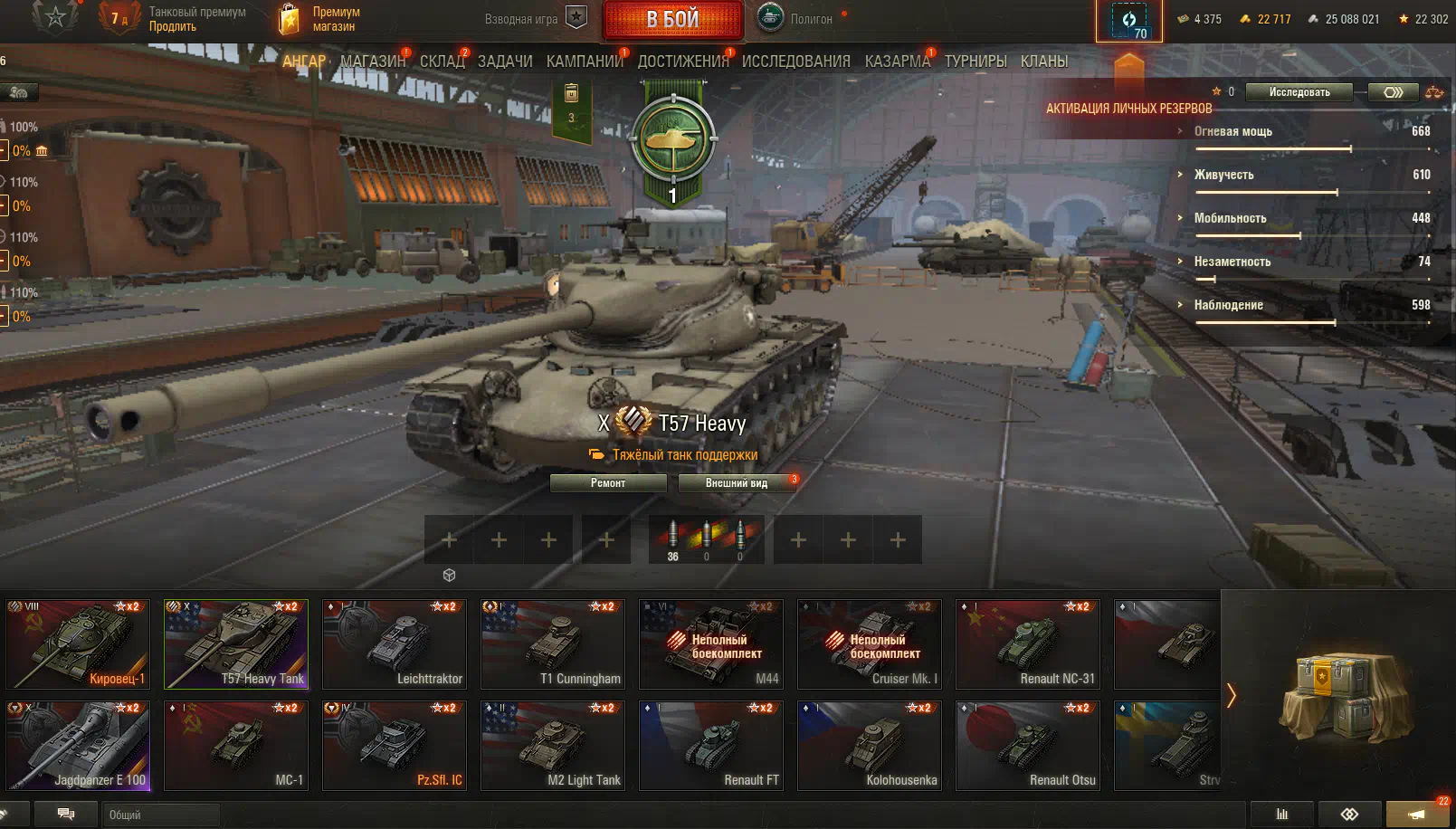Switch to the СКЛАД tab

pos(442,62)
